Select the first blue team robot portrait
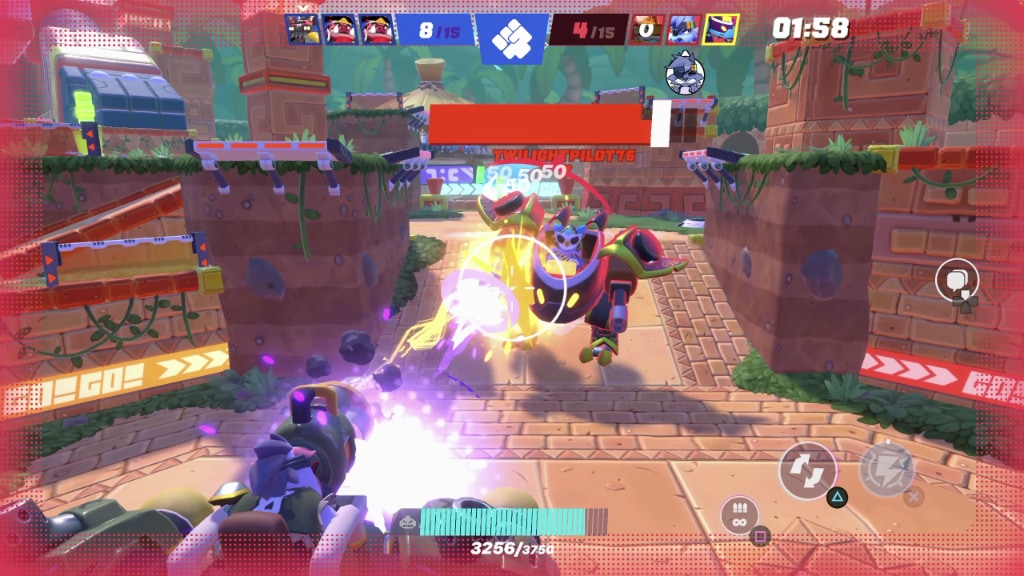 [x=302, y=29]
